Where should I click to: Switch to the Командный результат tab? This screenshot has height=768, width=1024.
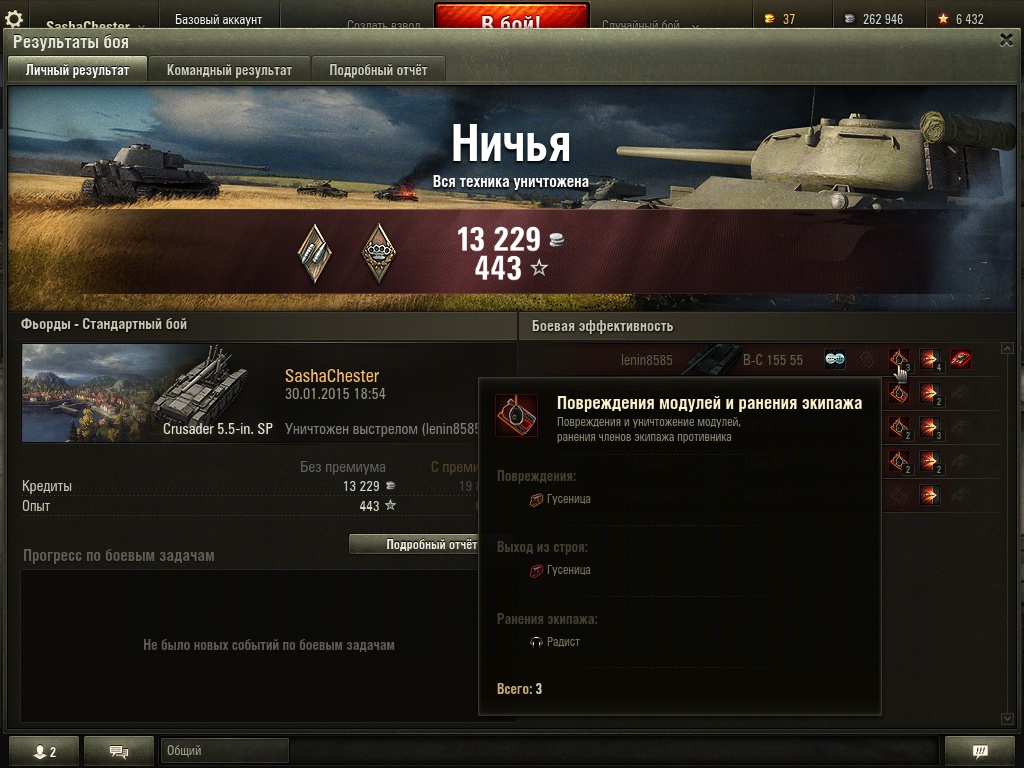click(x=229, y=70)
